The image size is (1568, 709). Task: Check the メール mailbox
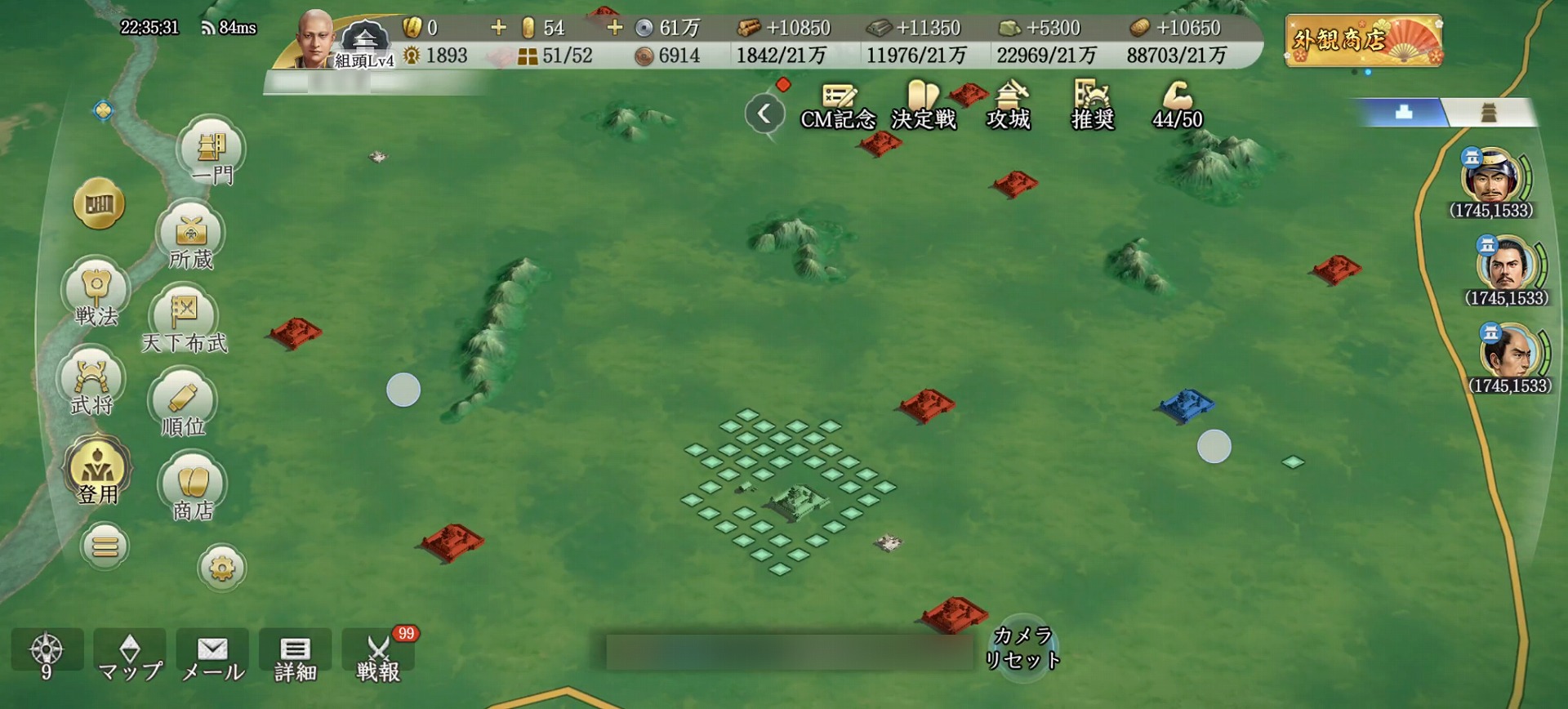[x=212, y=657]
